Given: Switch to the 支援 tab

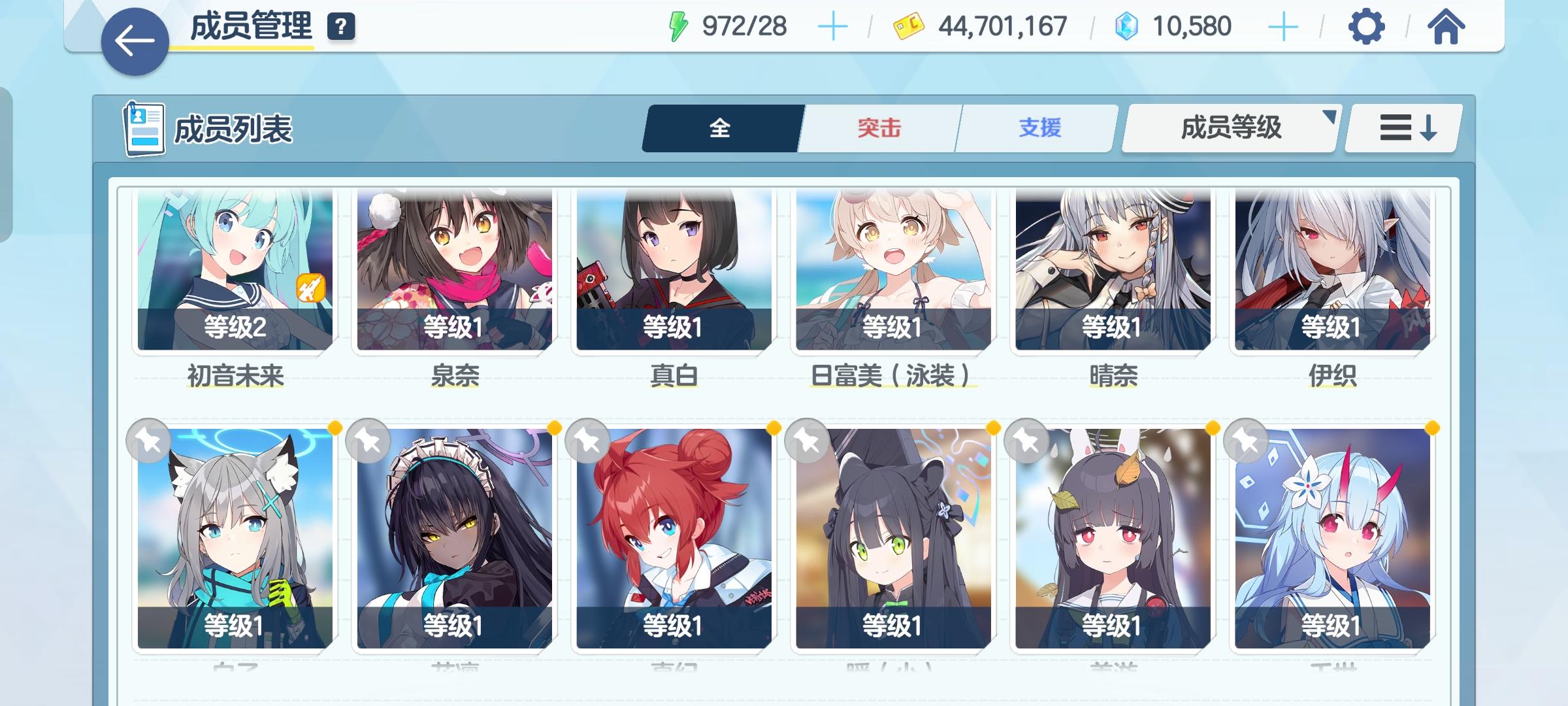Looking at the screenshot, I should [x=1036, y=129].
